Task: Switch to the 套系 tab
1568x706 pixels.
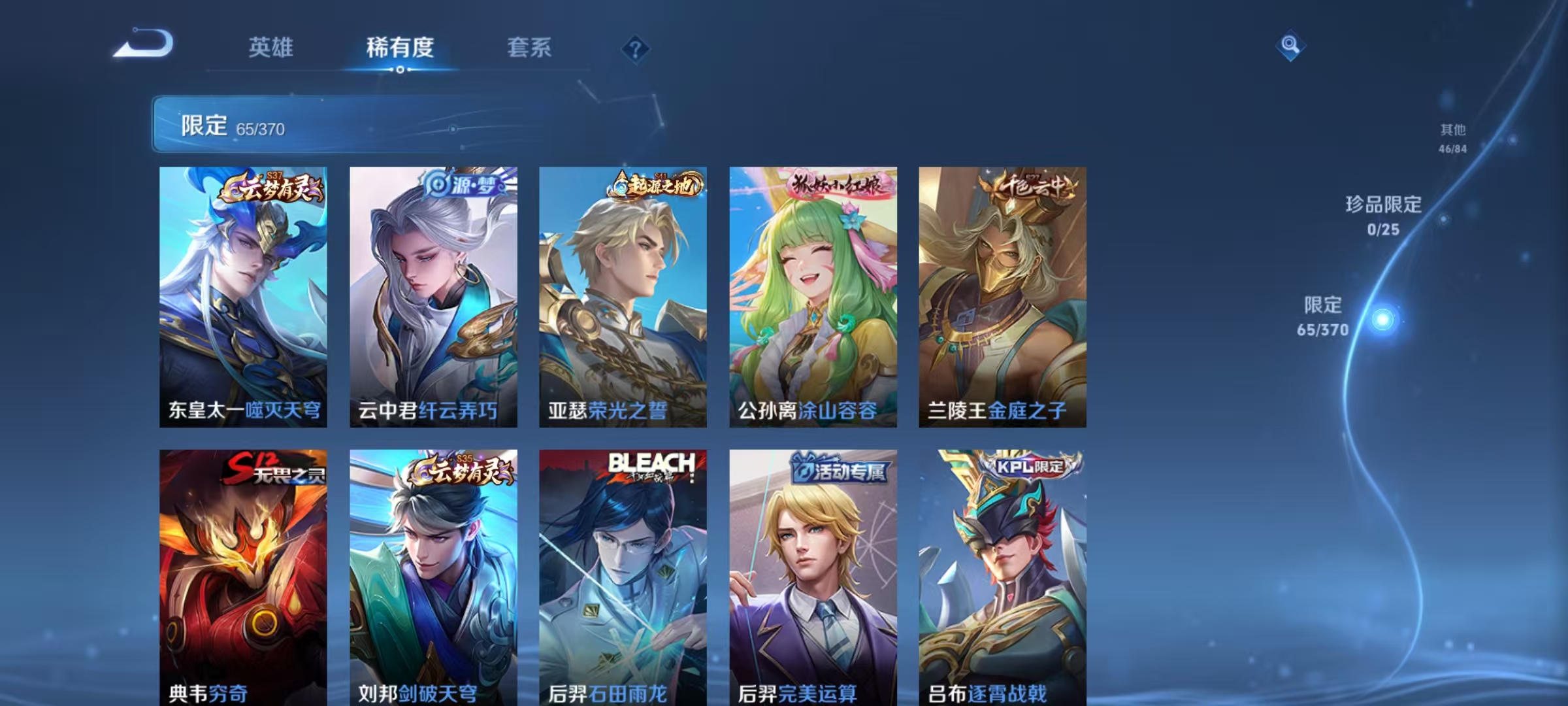Action: (x=530, y=47)
